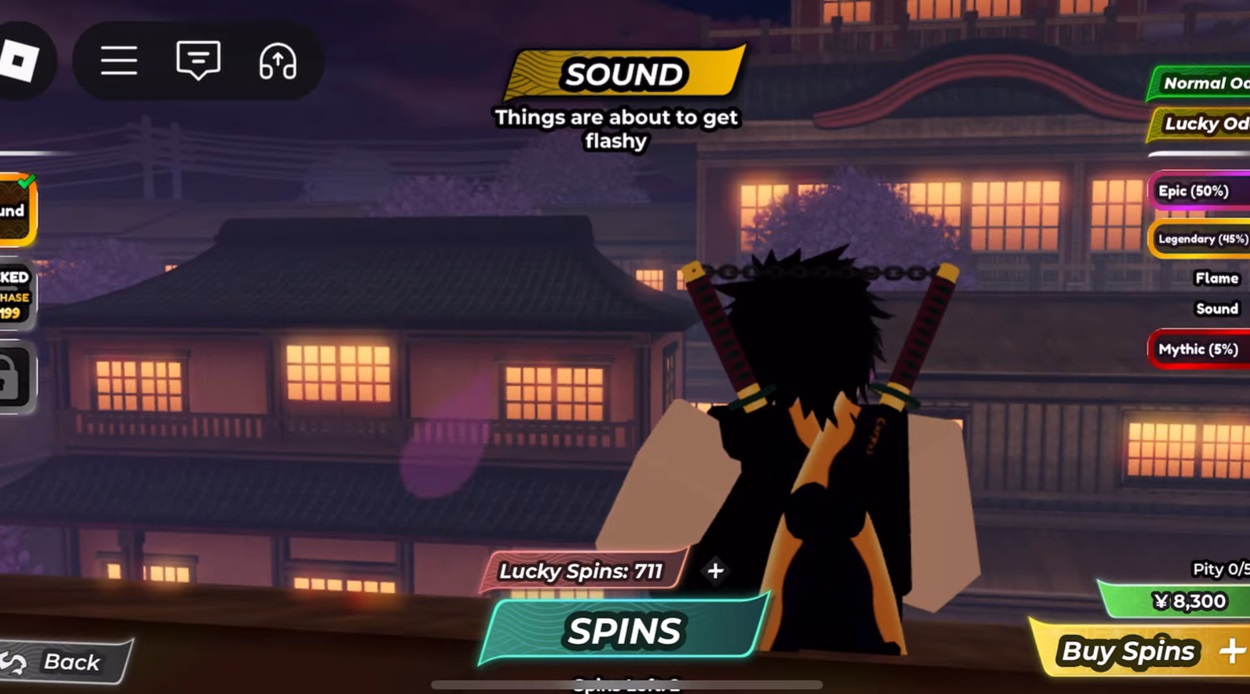Screen dimensions: 1250x694
Task: Click the big SPINS button
Action: coord(624,631)
